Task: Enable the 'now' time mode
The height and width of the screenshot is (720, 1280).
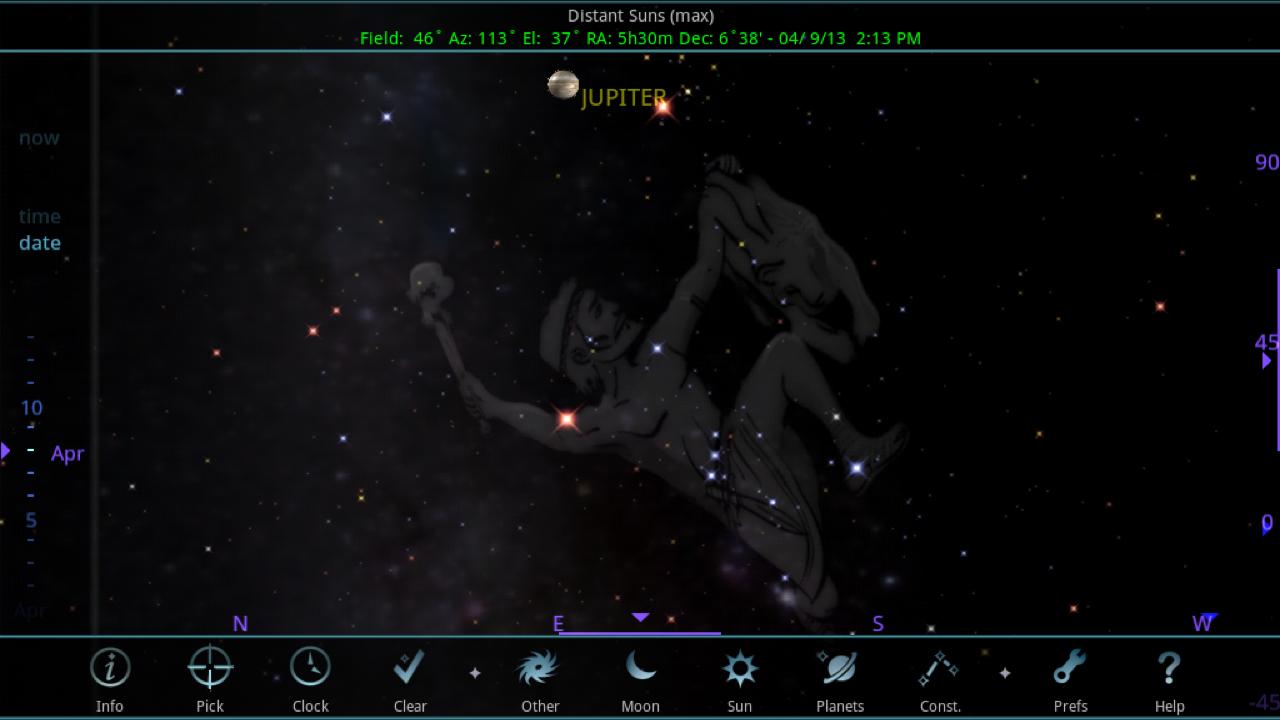Action: 38,138
